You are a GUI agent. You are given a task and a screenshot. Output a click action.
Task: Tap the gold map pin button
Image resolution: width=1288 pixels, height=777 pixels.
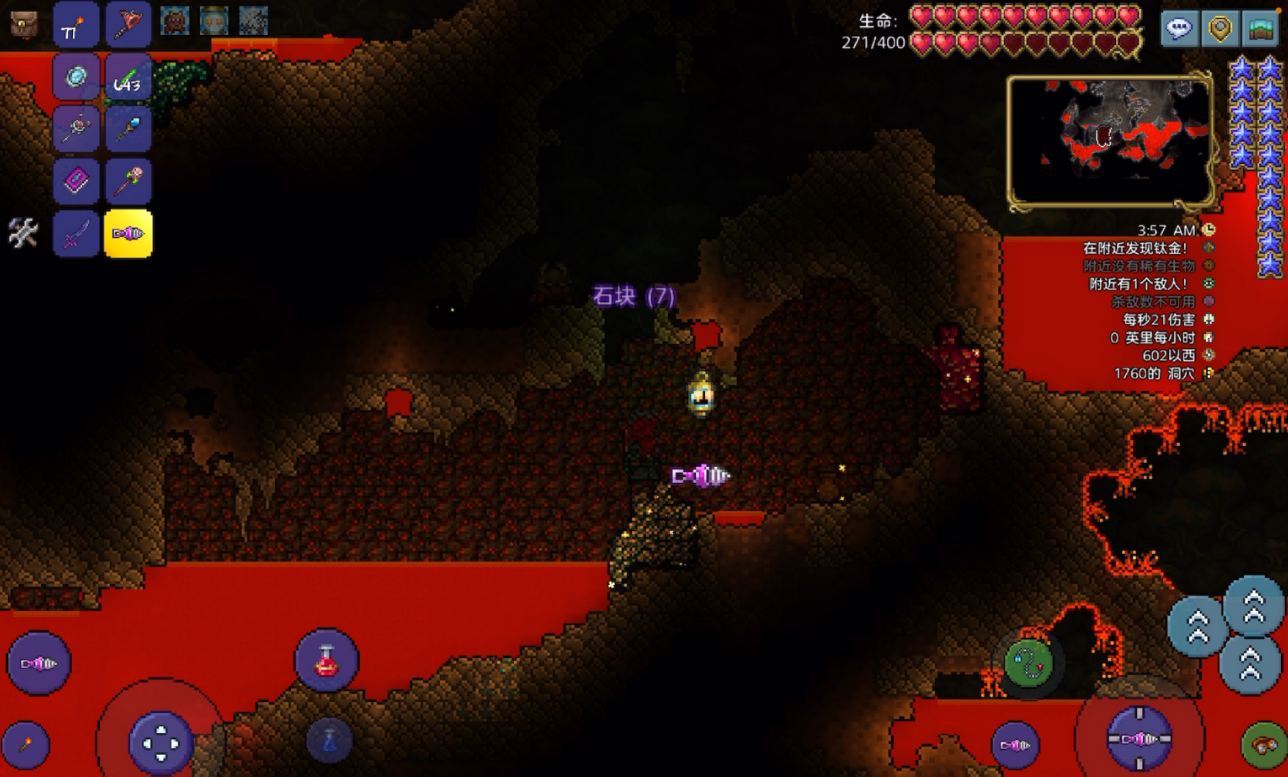(1220, 28)
